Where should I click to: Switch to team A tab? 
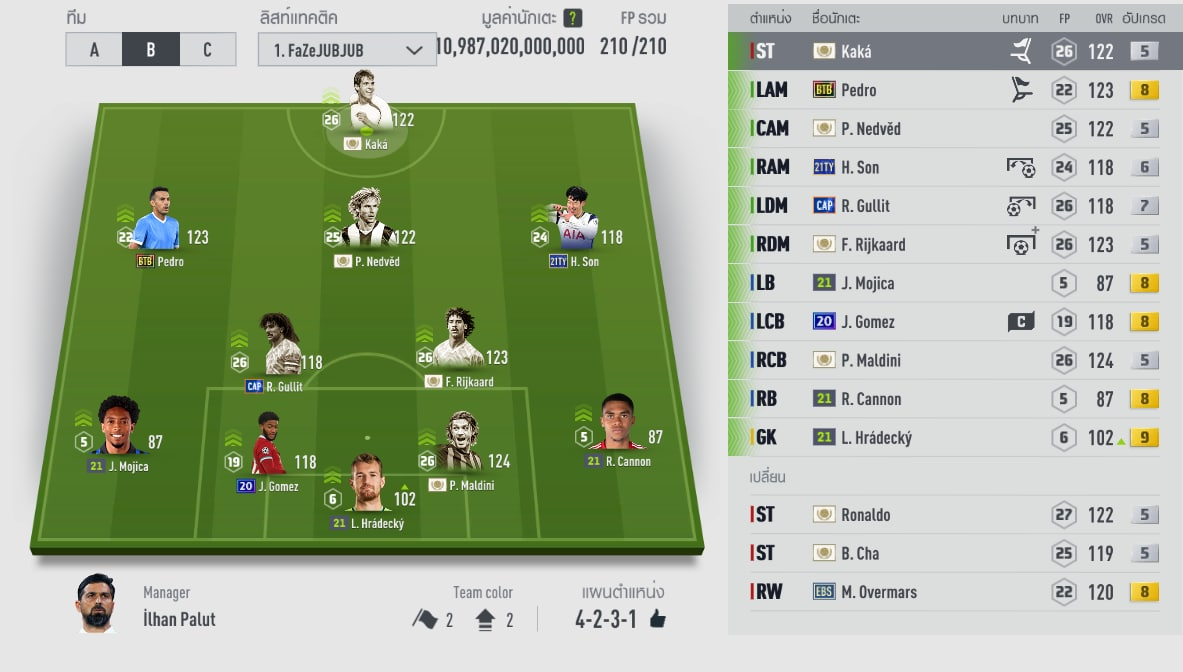click(x=94, y=49)
